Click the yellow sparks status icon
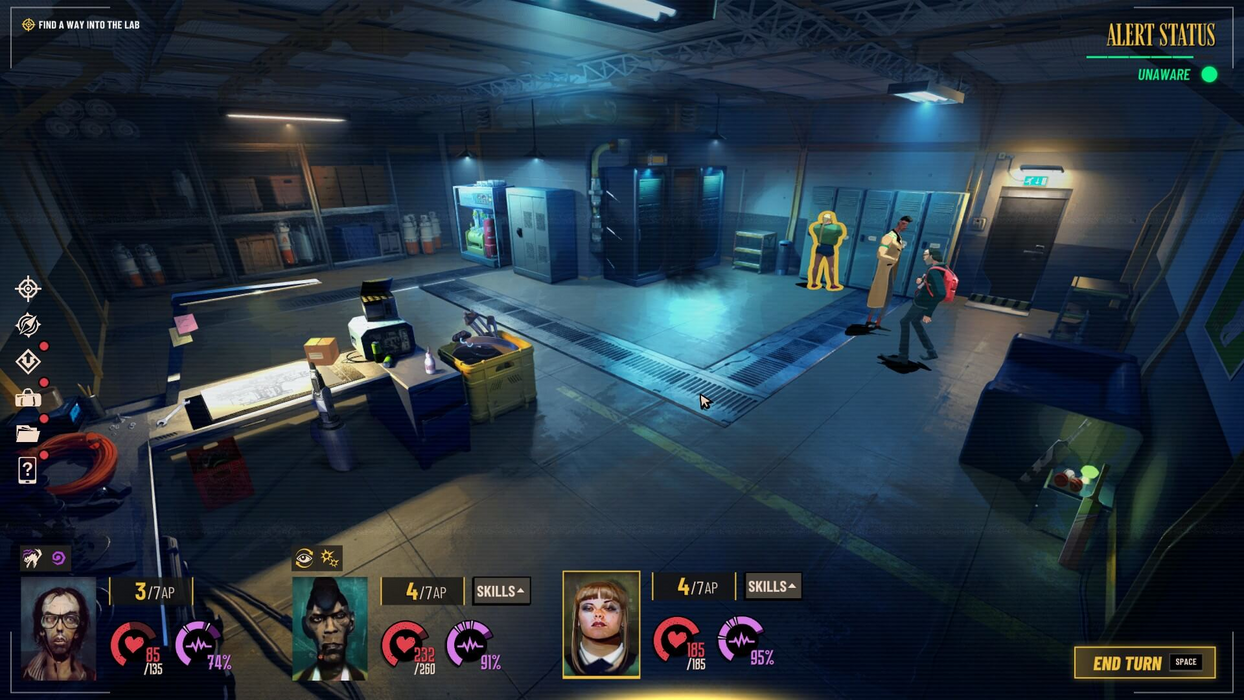The image size is (1244, 700). tap(330, 558)
